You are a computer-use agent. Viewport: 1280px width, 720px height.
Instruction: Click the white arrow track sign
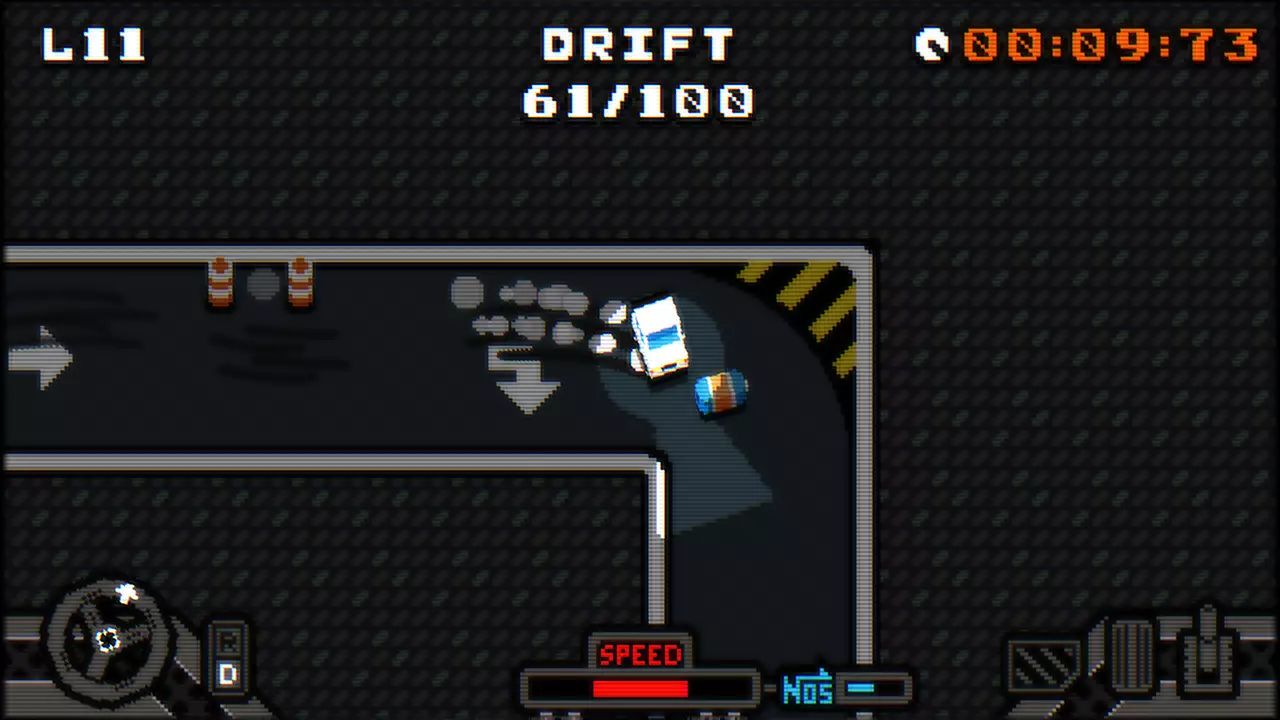click(x=40, y=358)
